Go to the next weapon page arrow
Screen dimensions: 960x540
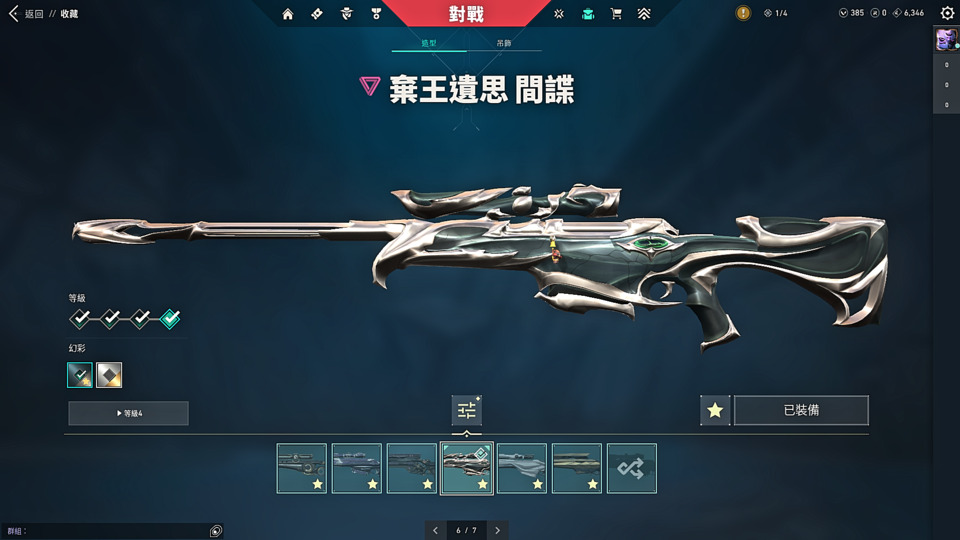497,530
